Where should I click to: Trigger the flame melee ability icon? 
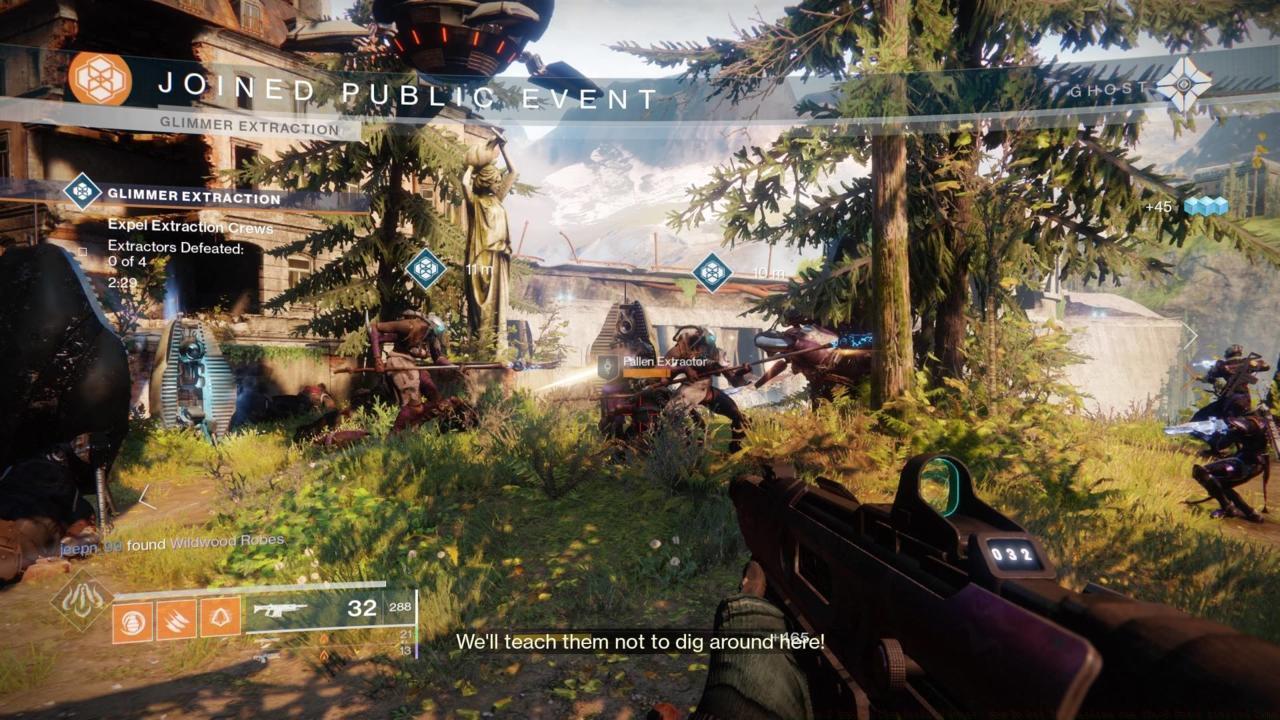click(x=176, y=619)
